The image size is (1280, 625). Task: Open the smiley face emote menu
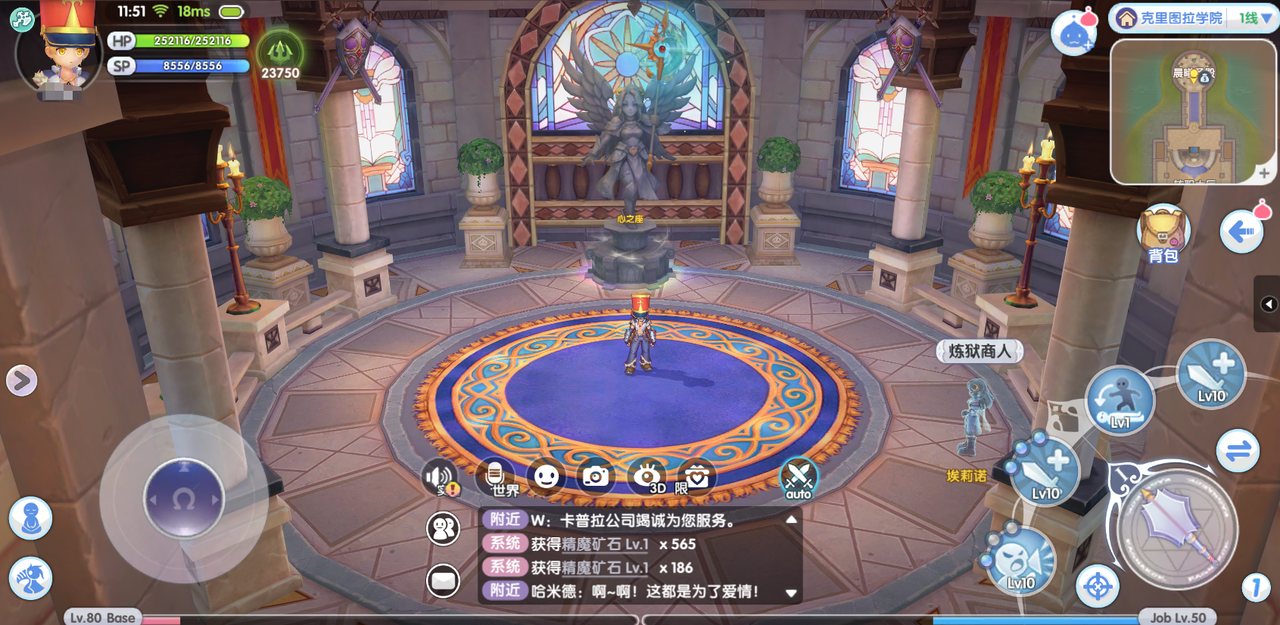545,476
